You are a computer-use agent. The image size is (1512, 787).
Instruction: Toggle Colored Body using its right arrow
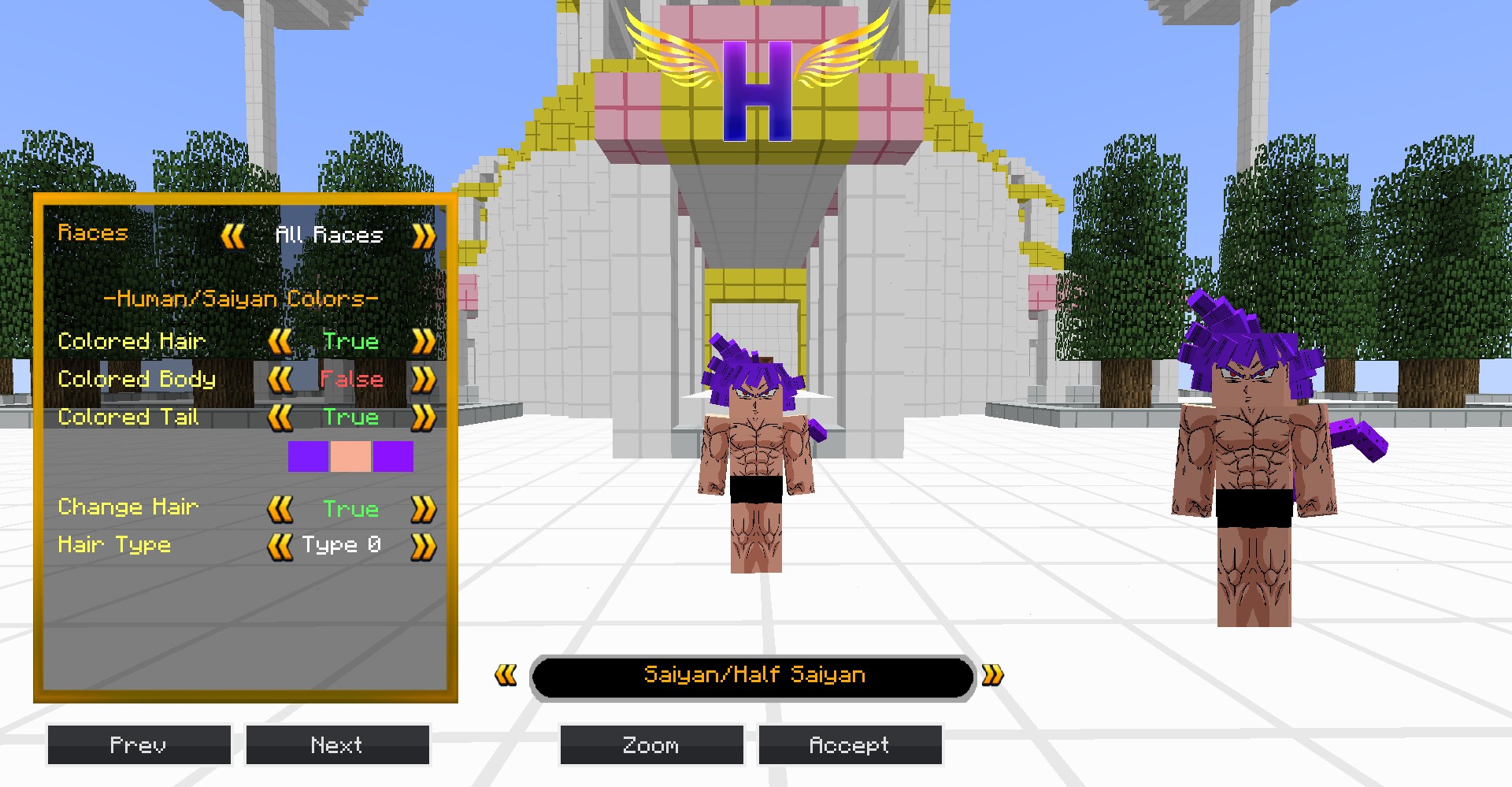click(423, 380)
